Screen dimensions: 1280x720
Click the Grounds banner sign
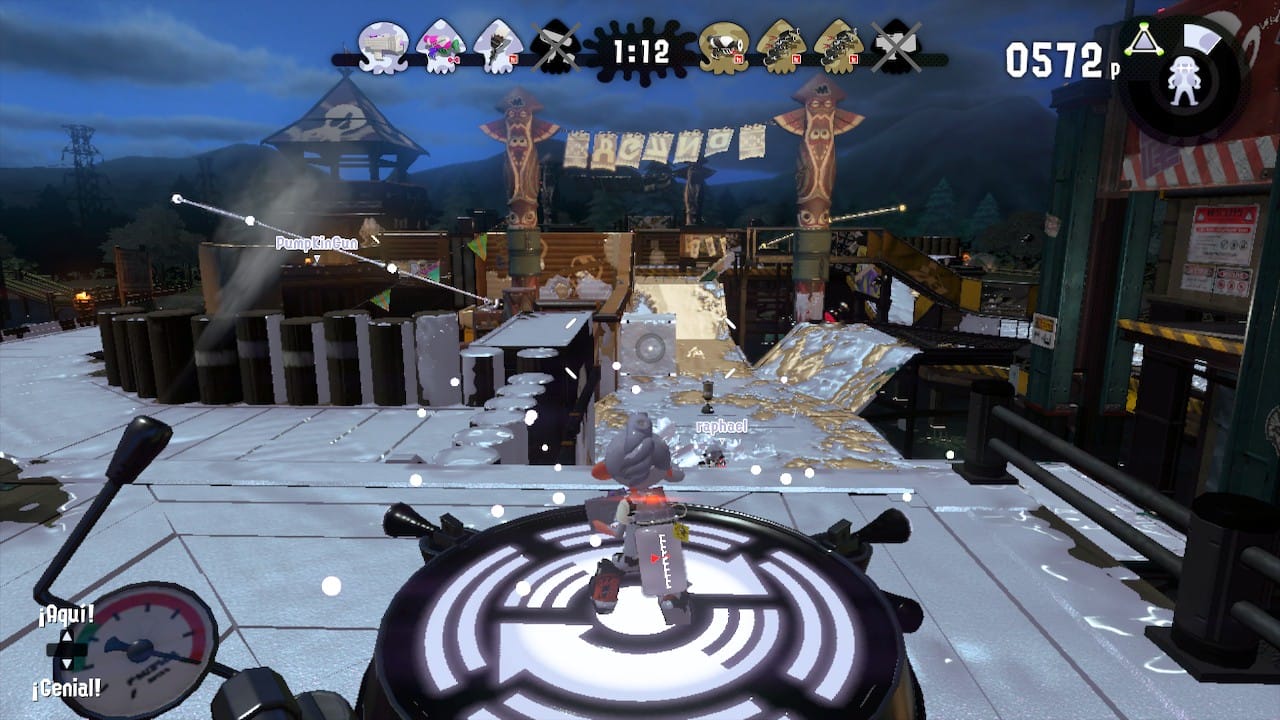click(x=630, y=150)
